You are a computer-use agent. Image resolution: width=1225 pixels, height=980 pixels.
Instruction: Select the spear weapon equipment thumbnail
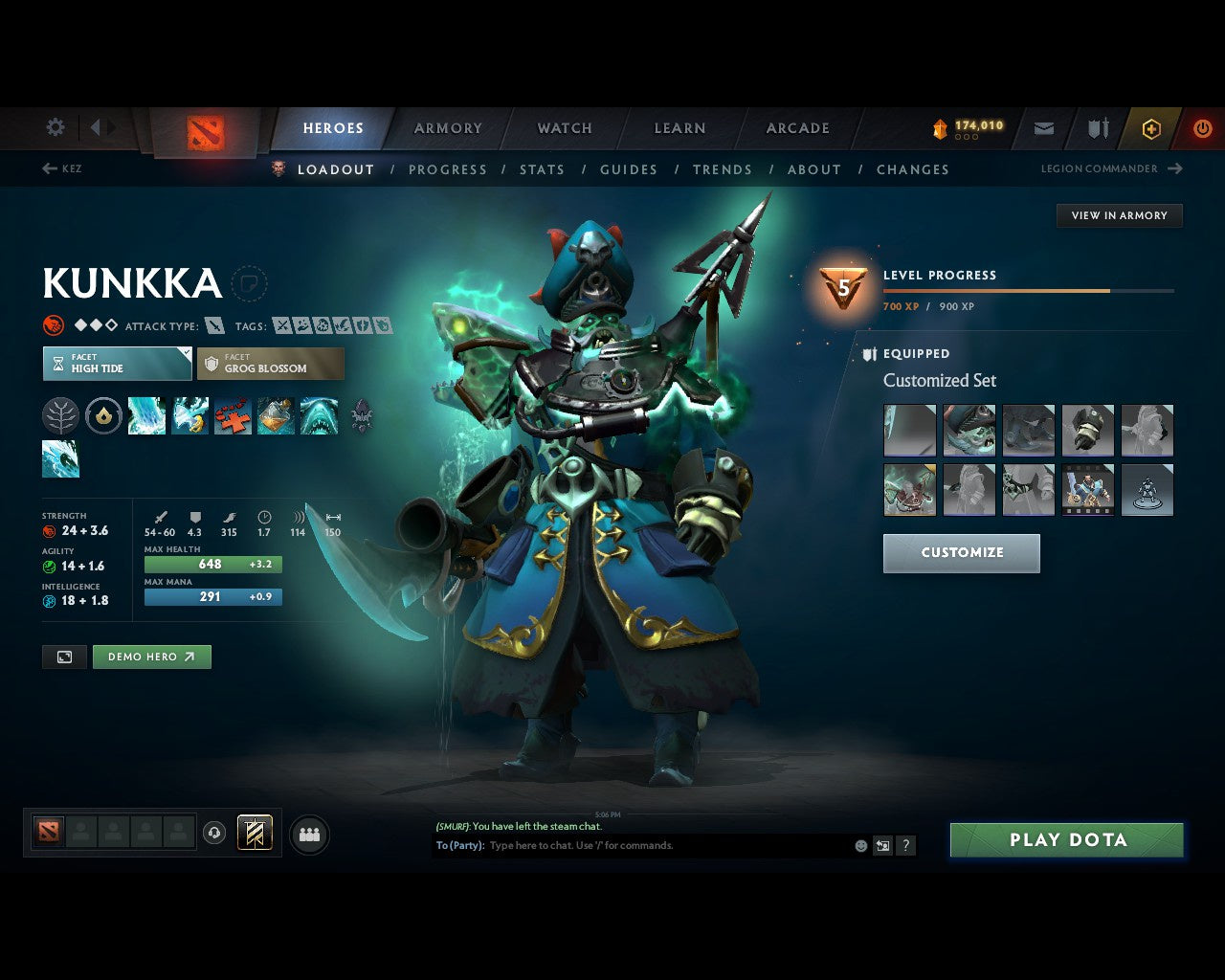click(x=909, y=431)
